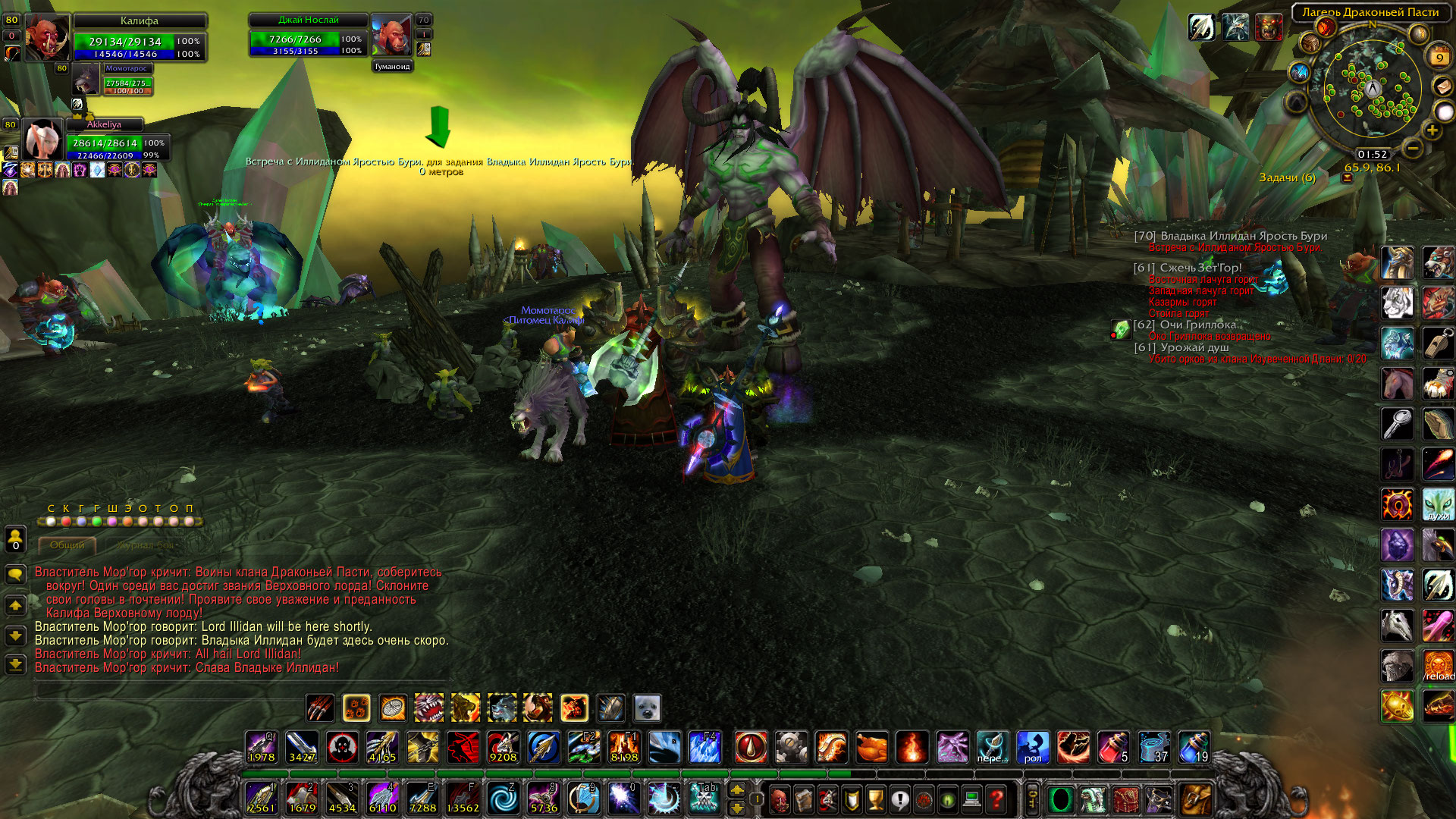The width and height of the screenshot is (1456, 819).
Task: Click target frame of Джай Нослай
Action: (x=308, y=36)
